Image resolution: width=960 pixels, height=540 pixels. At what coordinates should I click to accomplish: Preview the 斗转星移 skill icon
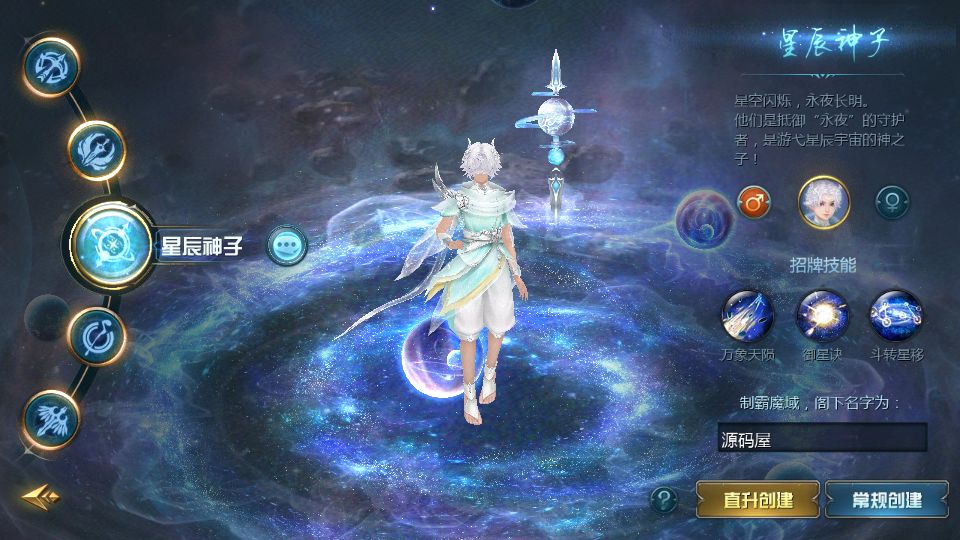tap(896, 315)
